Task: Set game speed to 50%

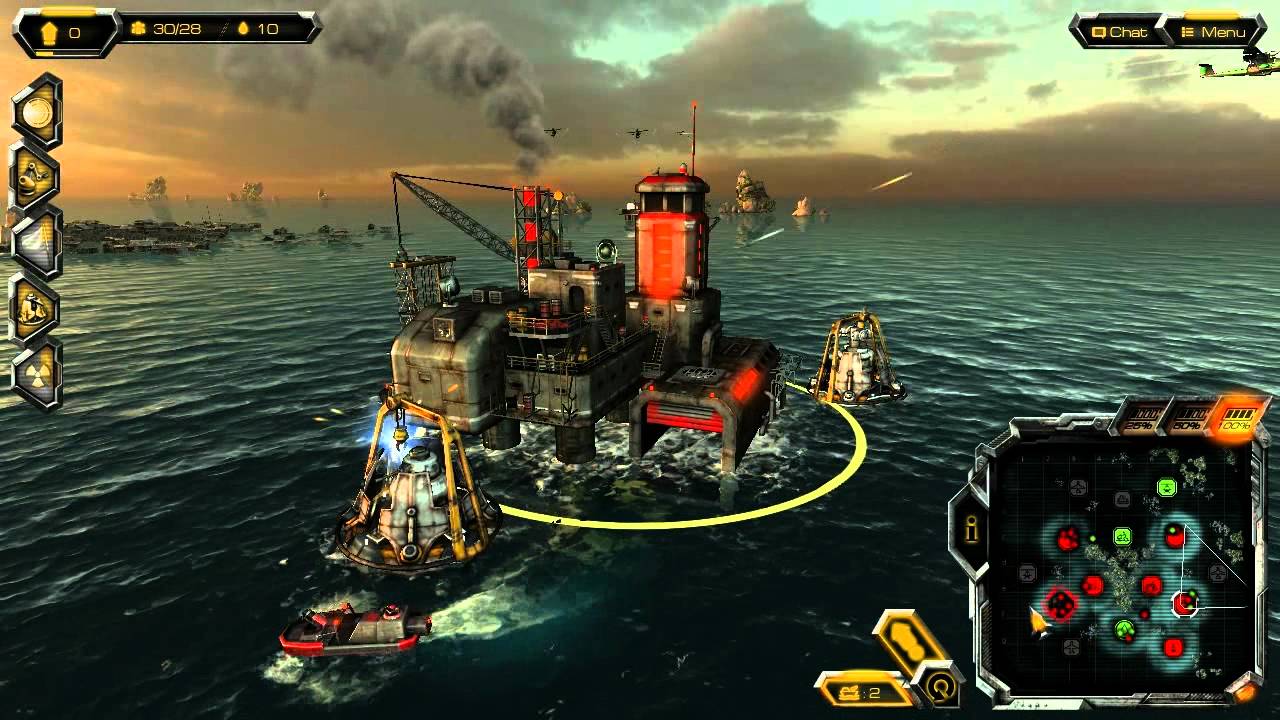Action: (x=1188, y=416)
